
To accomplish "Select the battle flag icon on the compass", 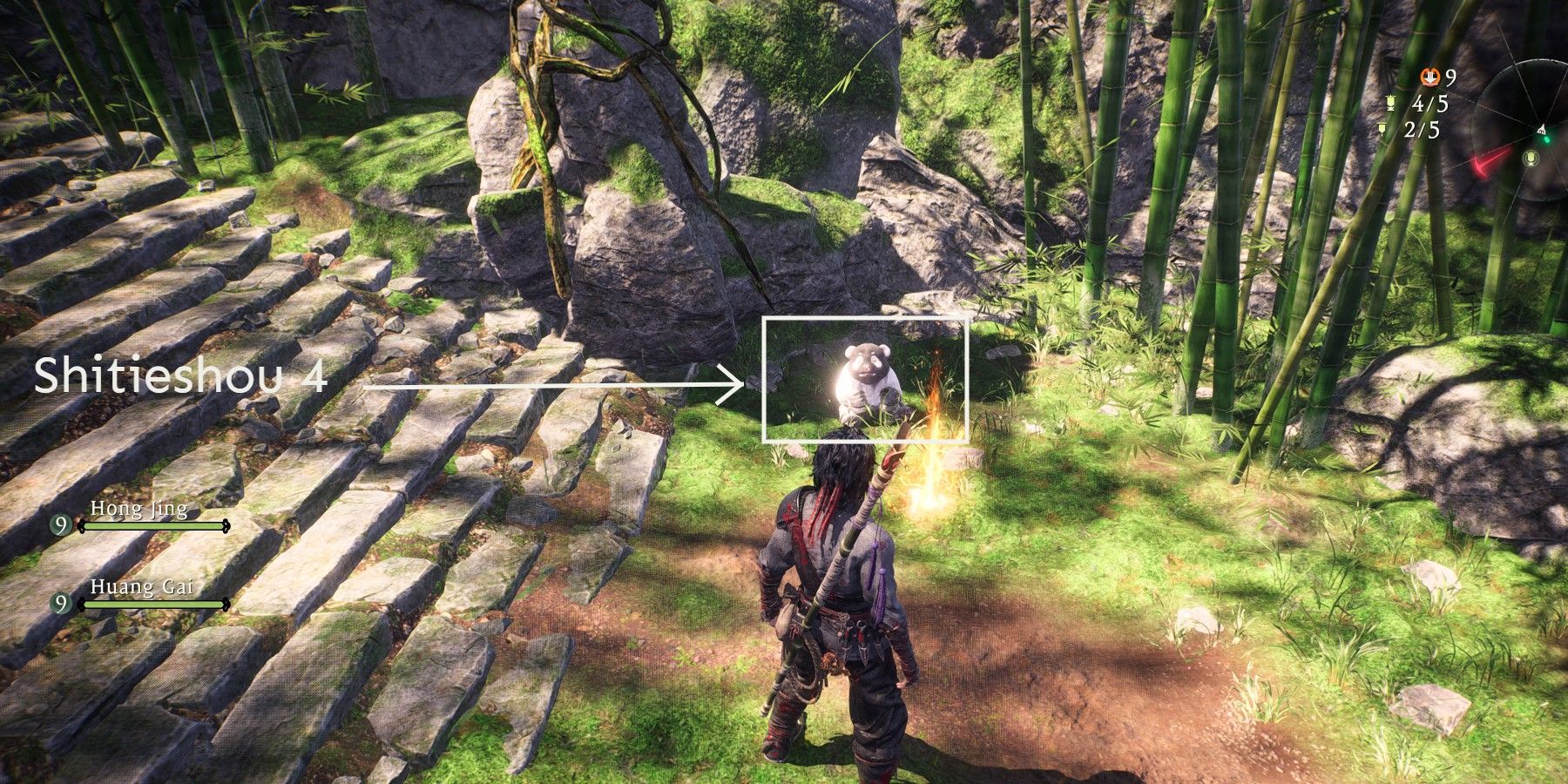I will [x=1531, y=158].
